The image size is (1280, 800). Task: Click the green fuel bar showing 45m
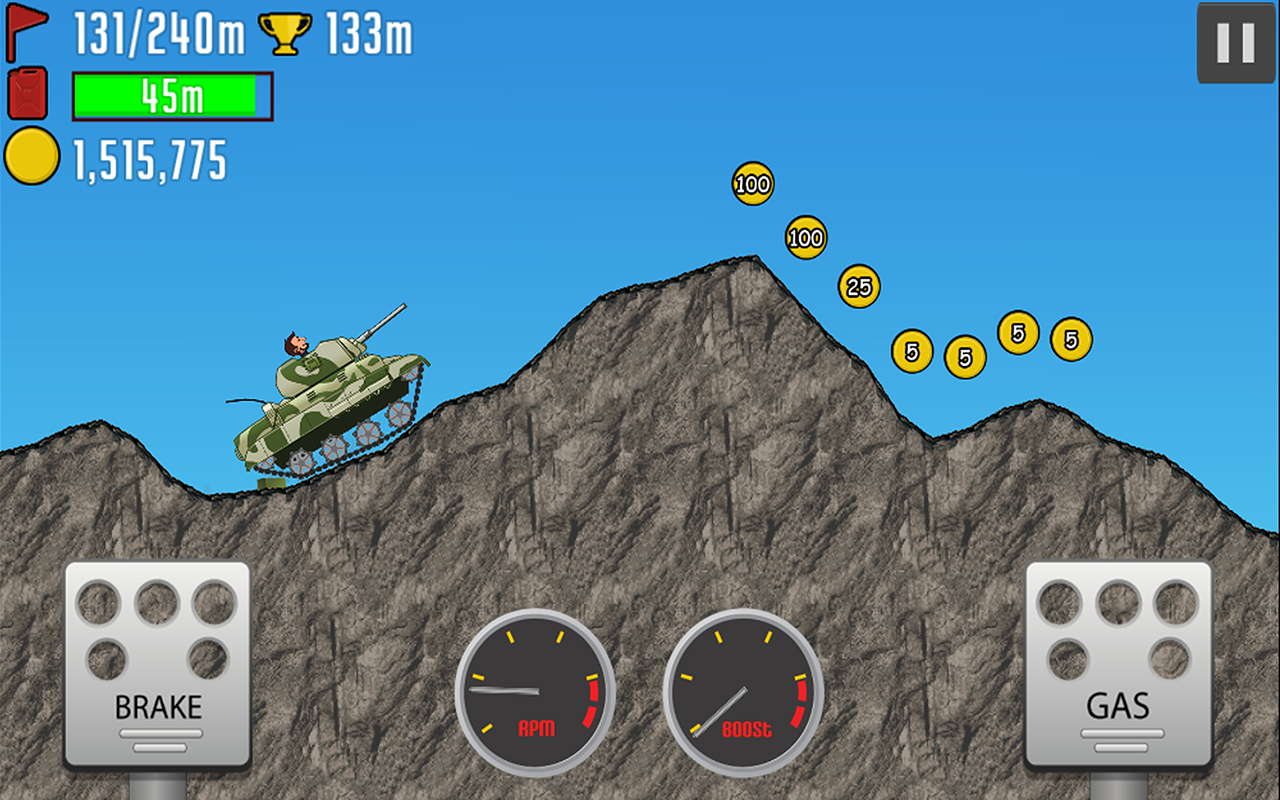[x=170, y=95]
